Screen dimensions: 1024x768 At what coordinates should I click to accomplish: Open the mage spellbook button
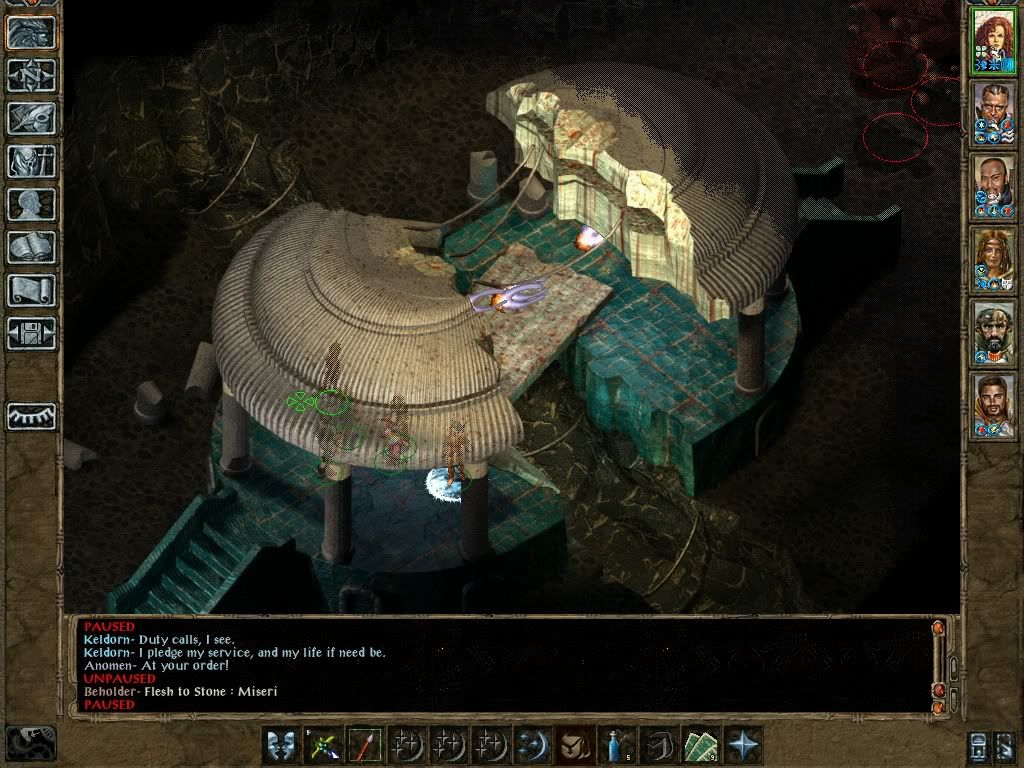pyautogui.click(x=32, y=247)
